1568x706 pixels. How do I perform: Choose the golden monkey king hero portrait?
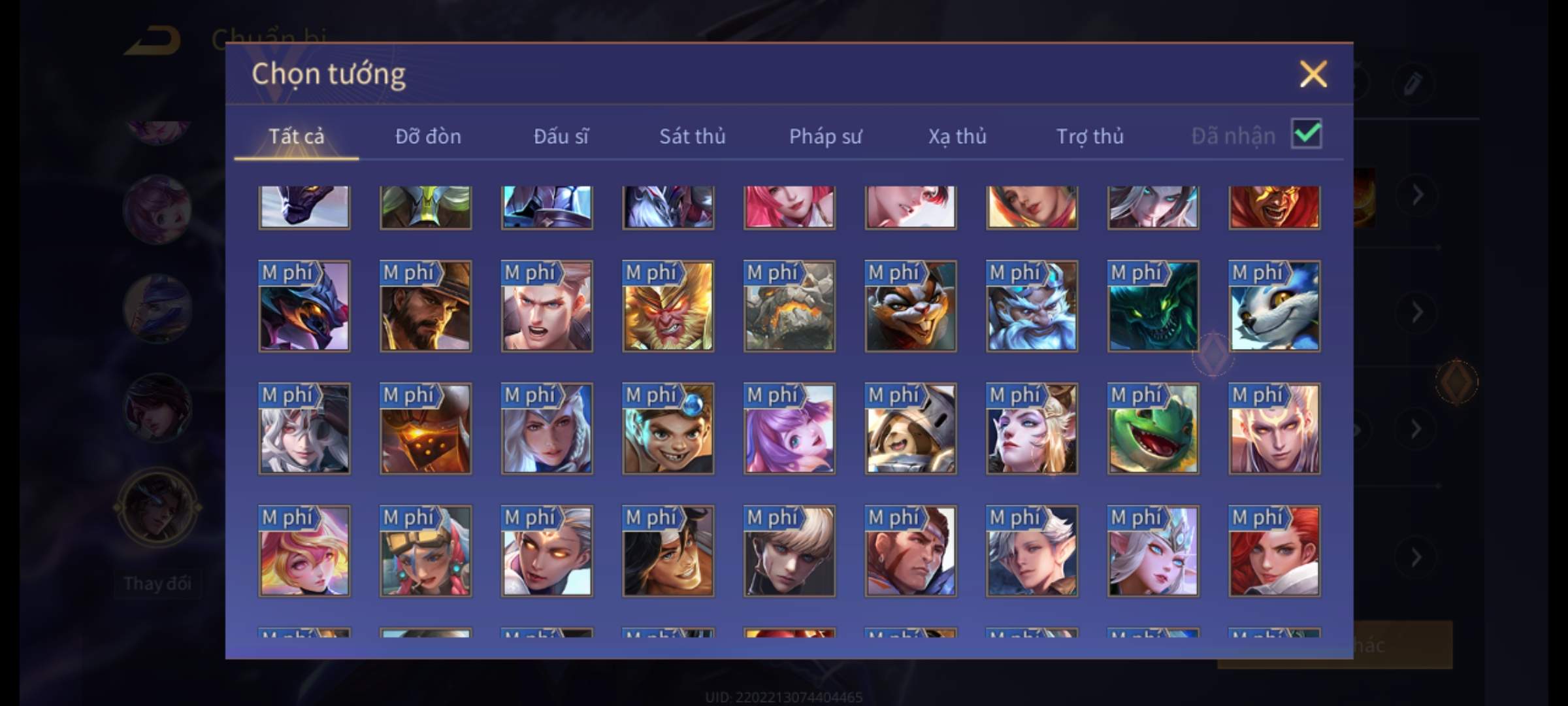click(668, 307)
